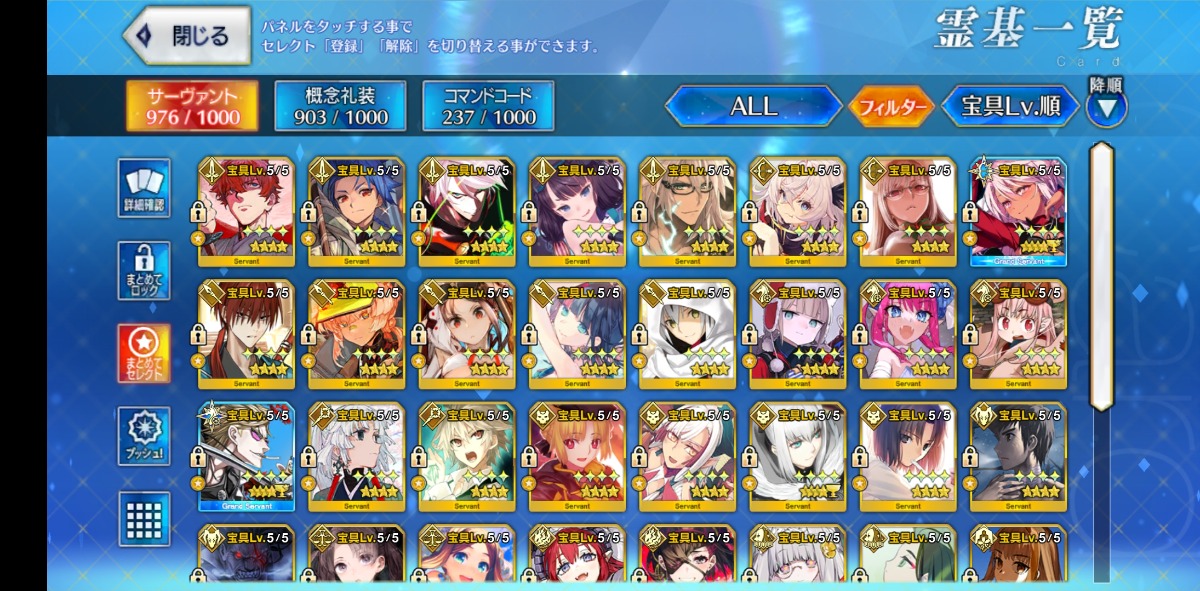
Task: Toggle the 降順 descending arrow
Action: (x=1106, y=106)
